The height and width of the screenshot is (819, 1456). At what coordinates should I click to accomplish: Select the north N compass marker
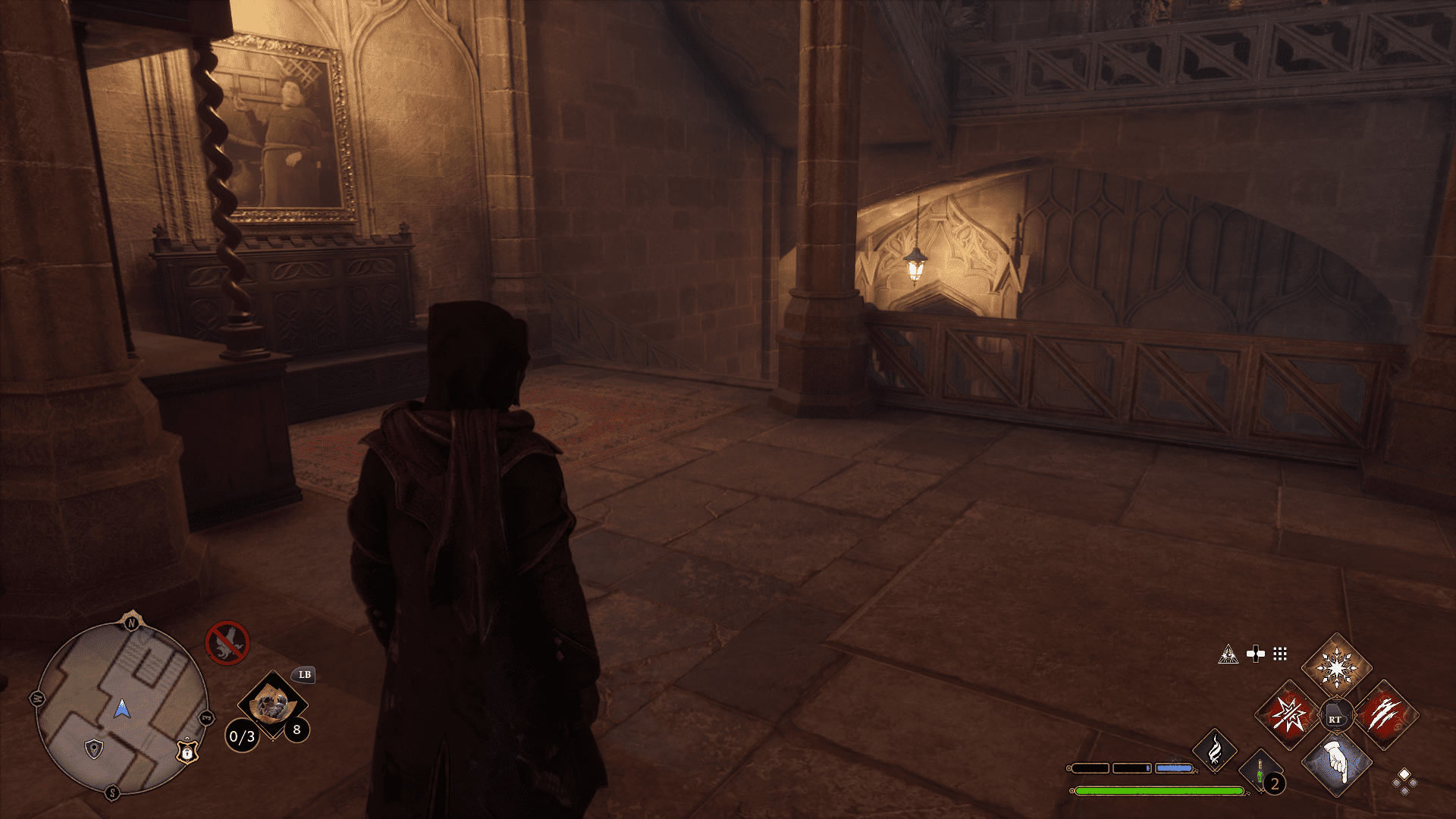click(x=130, y=623)
